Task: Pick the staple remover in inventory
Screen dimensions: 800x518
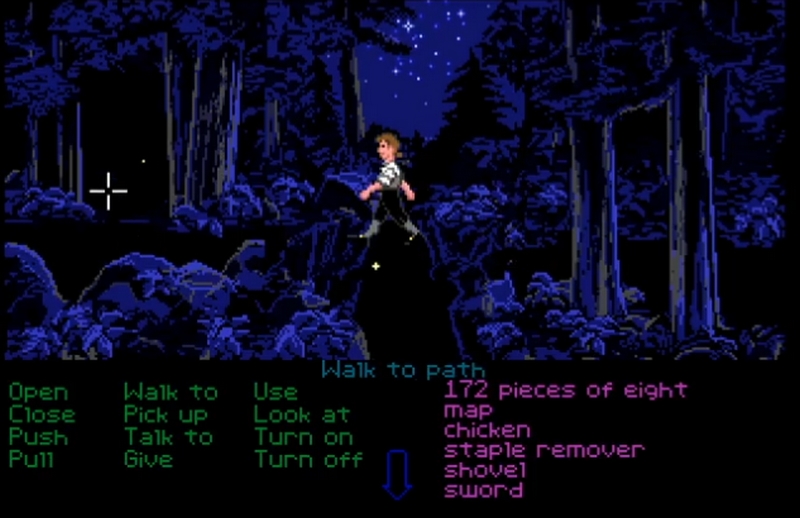Action: pyautogui.click(x=544, y=450)
